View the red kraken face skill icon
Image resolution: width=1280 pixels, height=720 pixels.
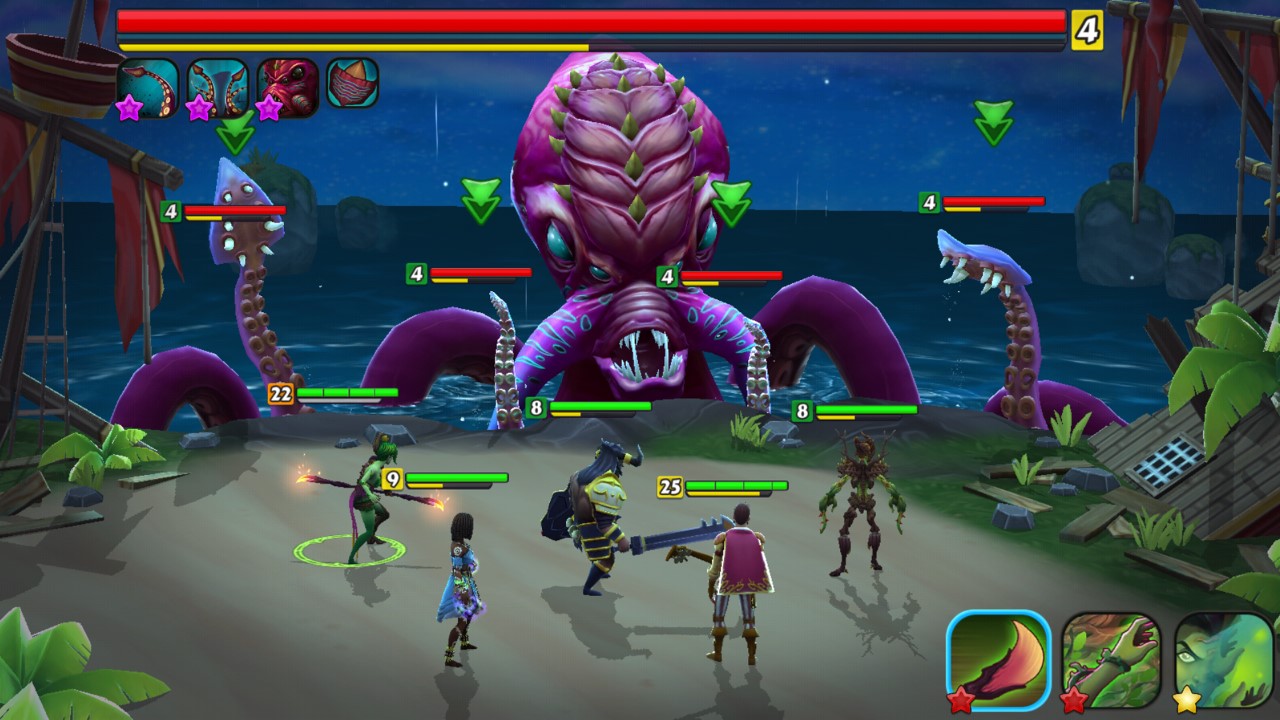(x=287, y=87)
